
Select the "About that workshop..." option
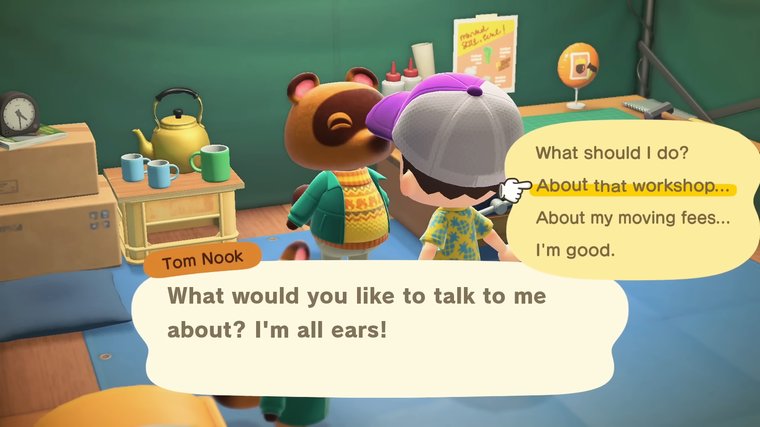(x=631, y=186)
